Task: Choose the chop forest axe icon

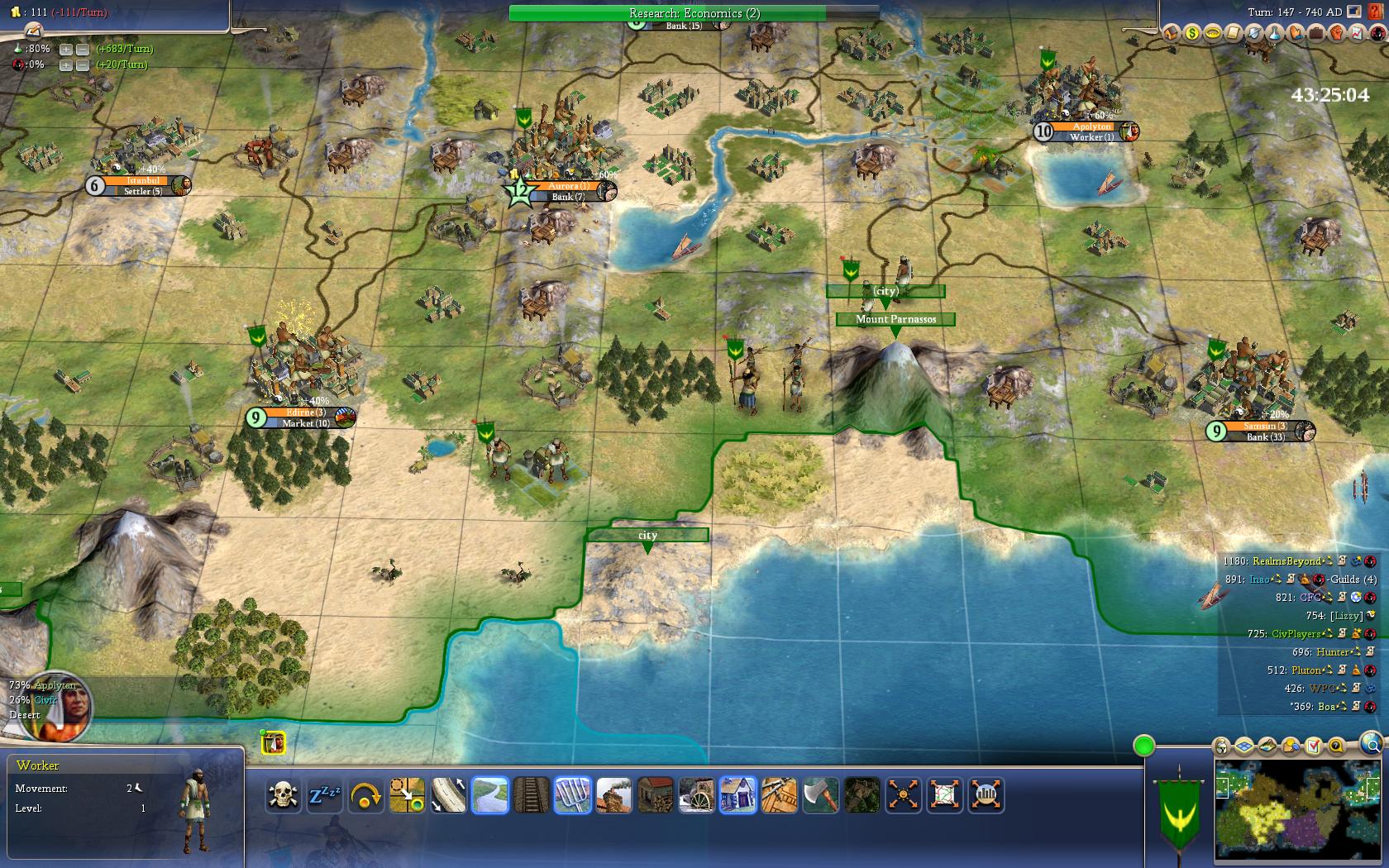Action: click(820, 795)
